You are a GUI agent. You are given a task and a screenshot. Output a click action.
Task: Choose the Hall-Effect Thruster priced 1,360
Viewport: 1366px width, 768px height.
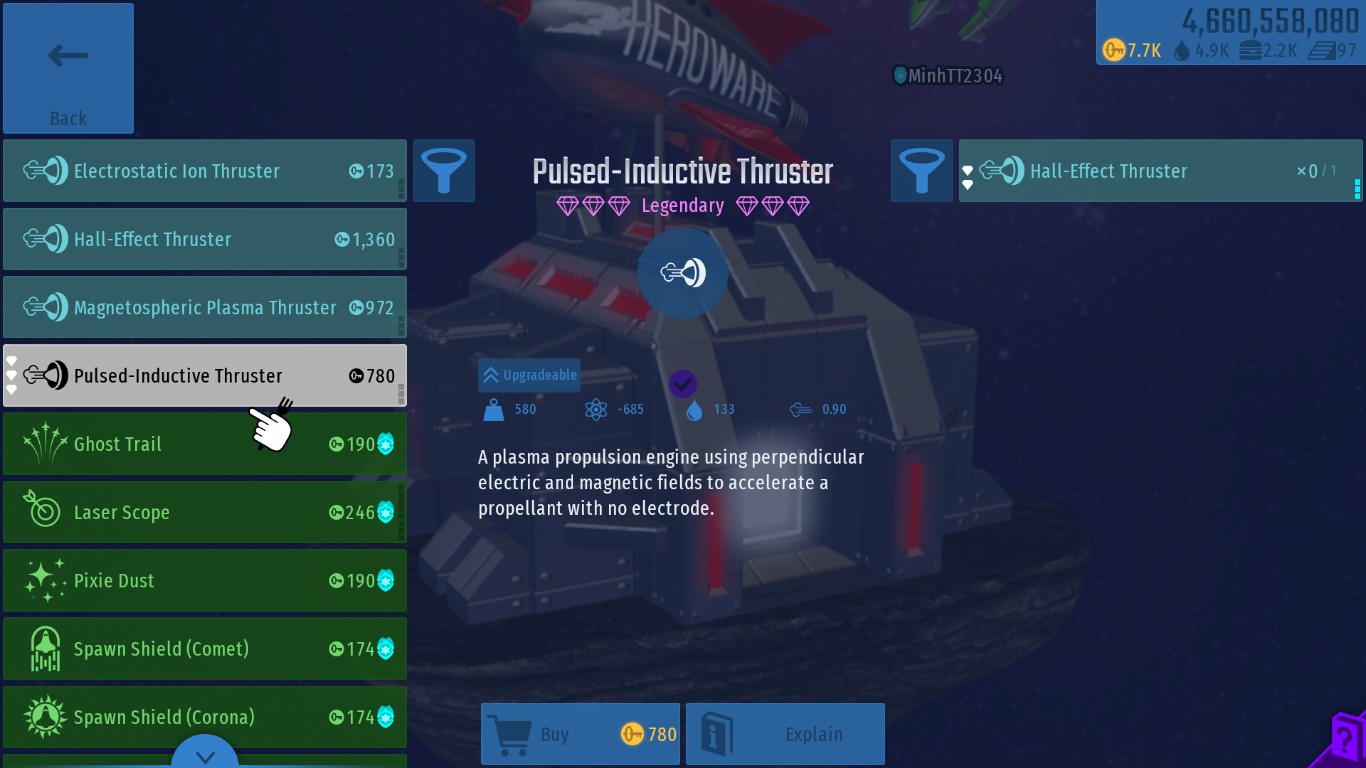[205, 239]
